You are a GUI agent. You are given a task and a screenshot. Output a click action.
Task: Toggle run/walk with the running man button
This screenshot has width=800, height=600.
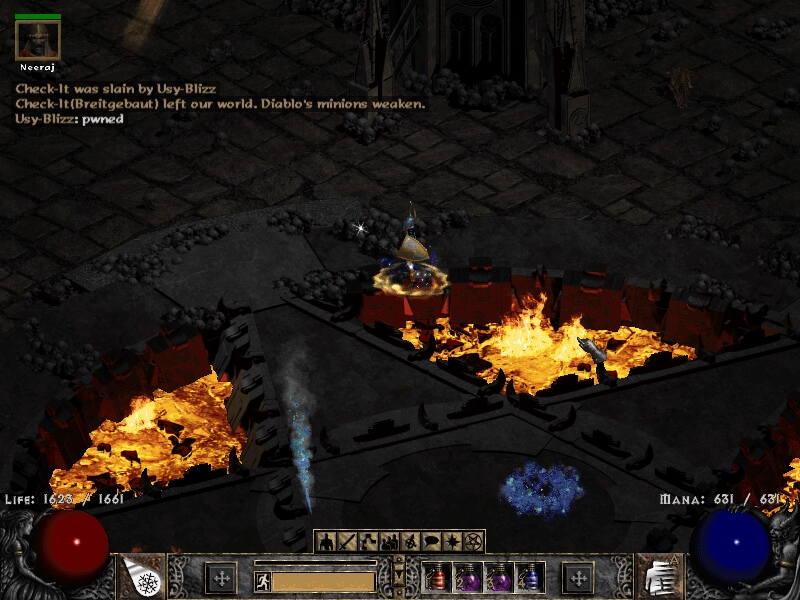point(262,580)
